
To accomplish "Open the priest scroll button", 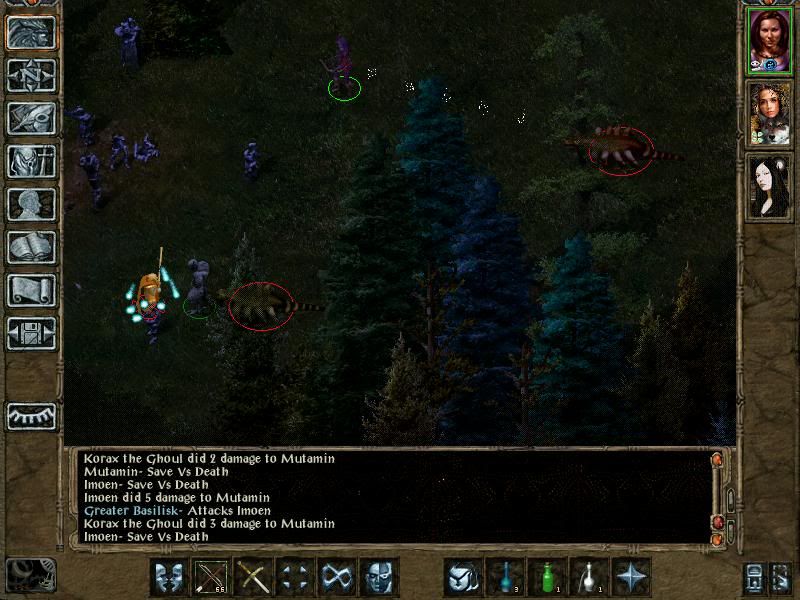I will tap(31, 291).
